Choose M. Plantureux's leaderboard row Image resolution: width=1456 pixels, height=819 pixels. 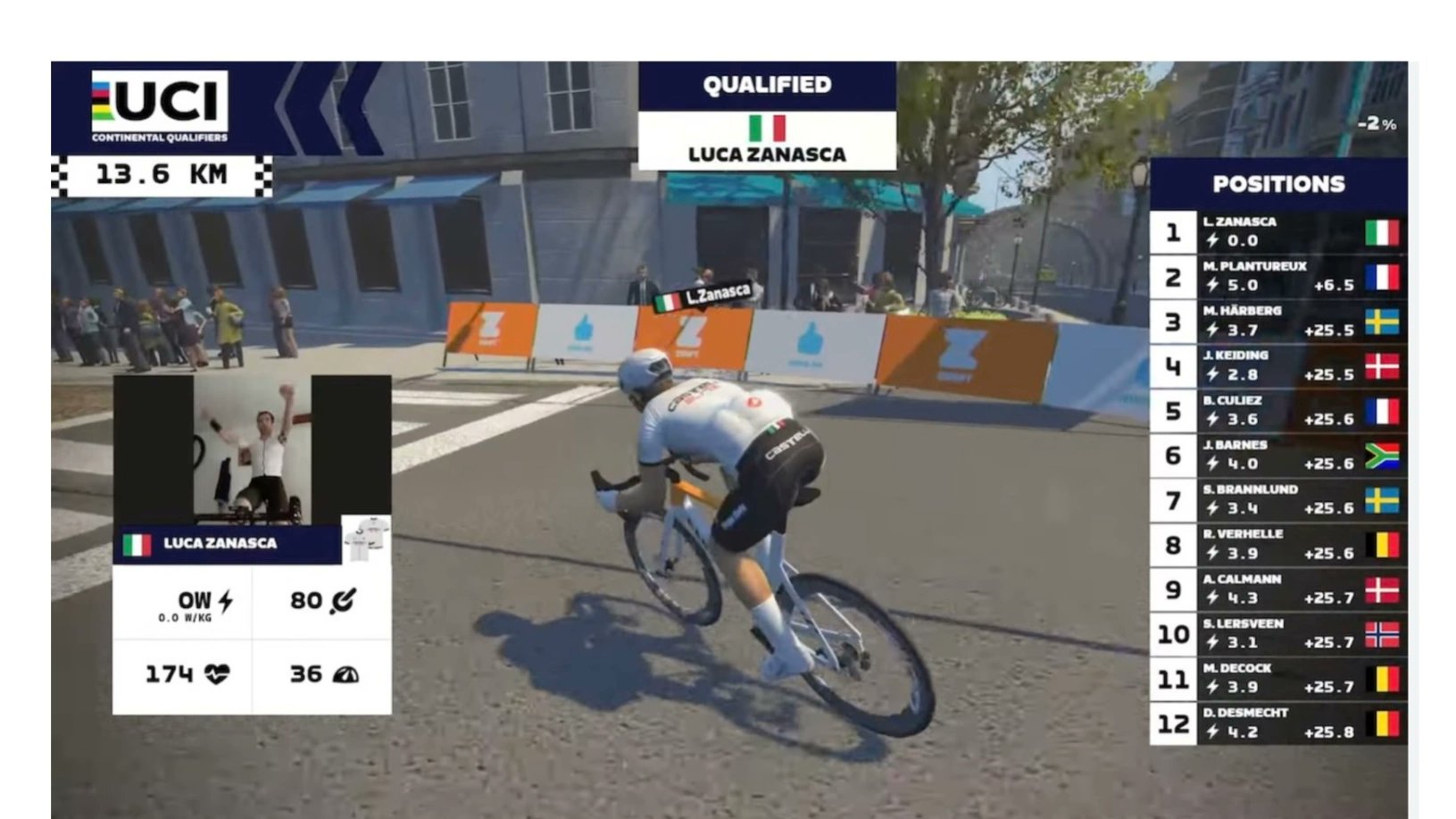[x=1278, y=277]
